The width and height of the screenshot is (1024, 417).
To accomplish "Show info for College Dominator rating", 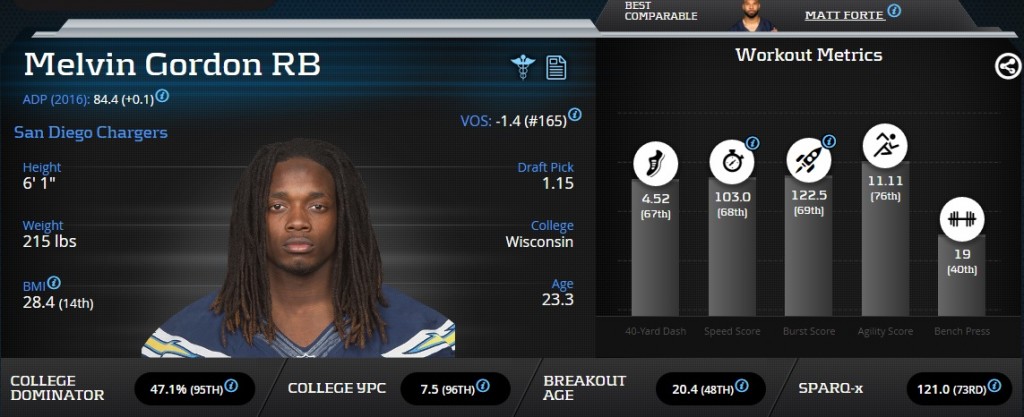I will 231,385.
